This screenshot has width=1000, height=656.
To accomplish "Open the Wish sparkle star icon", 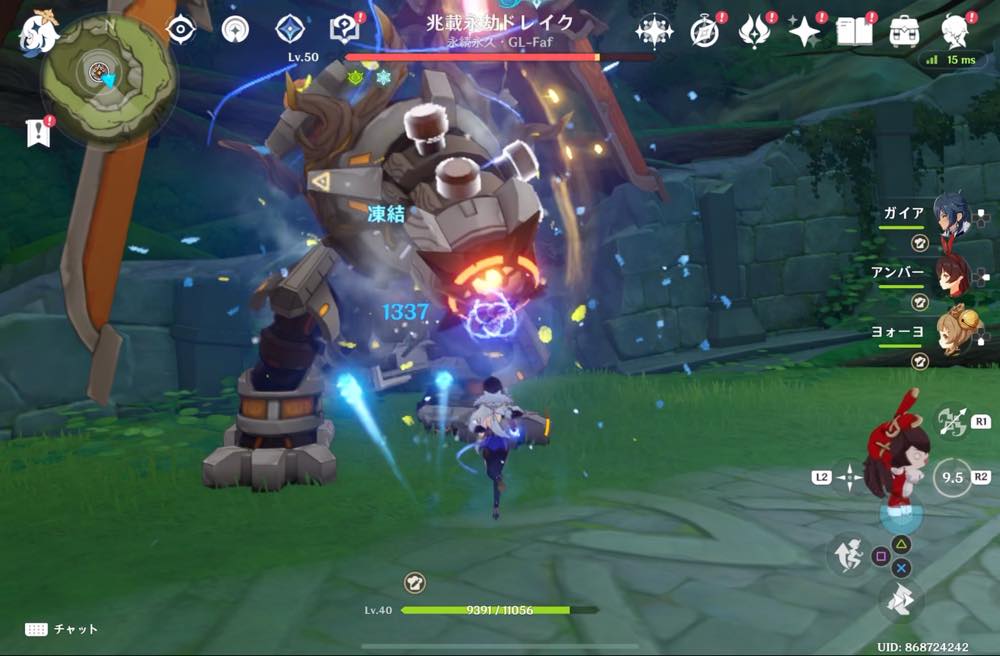I will (x=654, y=31).
